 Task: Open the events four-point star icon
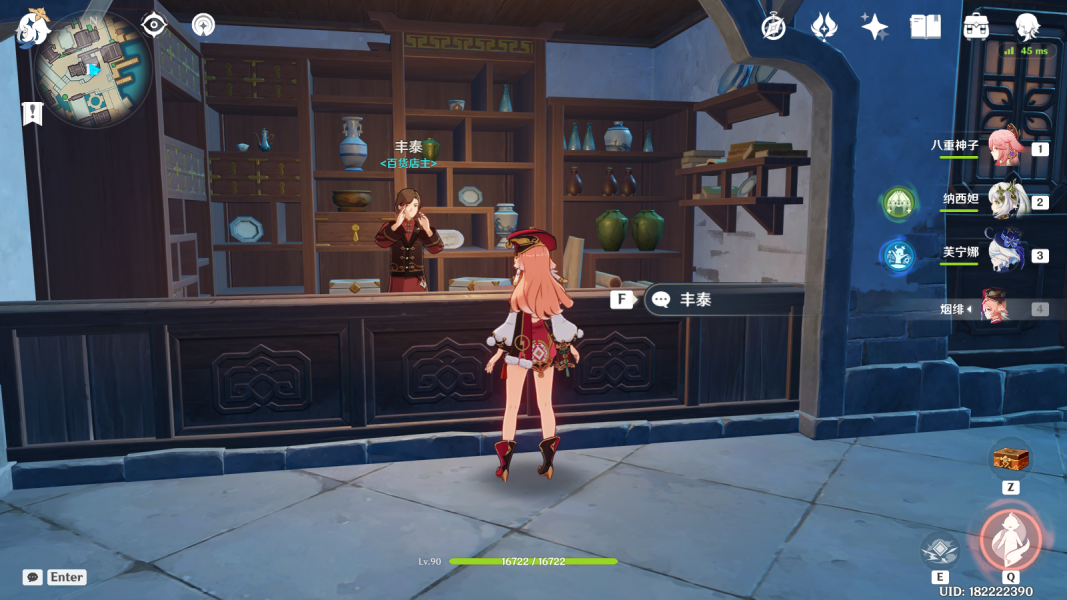[x=875, y=27]
